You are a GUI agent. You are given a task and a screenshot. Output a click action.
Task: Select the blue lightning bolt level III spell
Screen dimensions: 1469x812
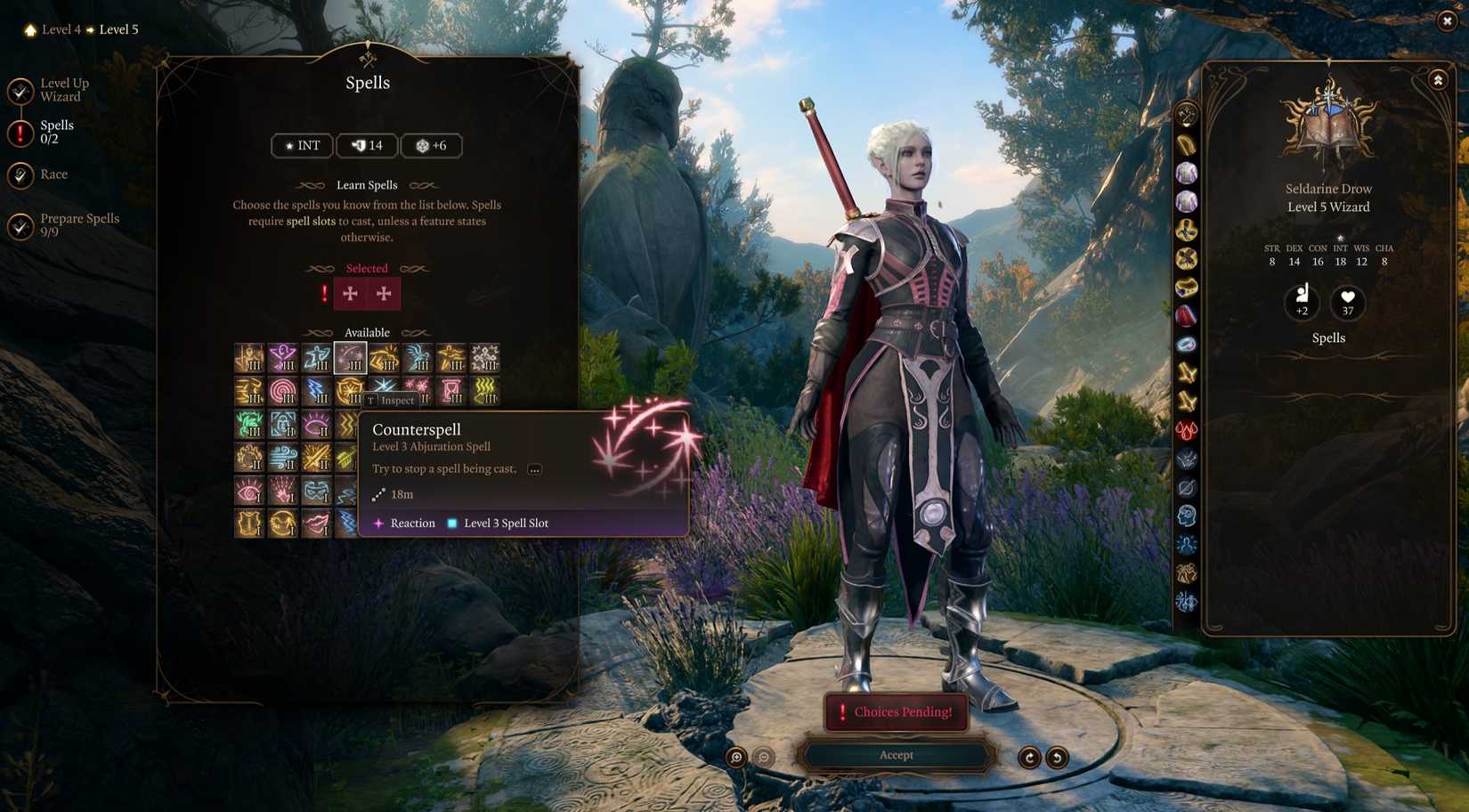coord(317,390)
